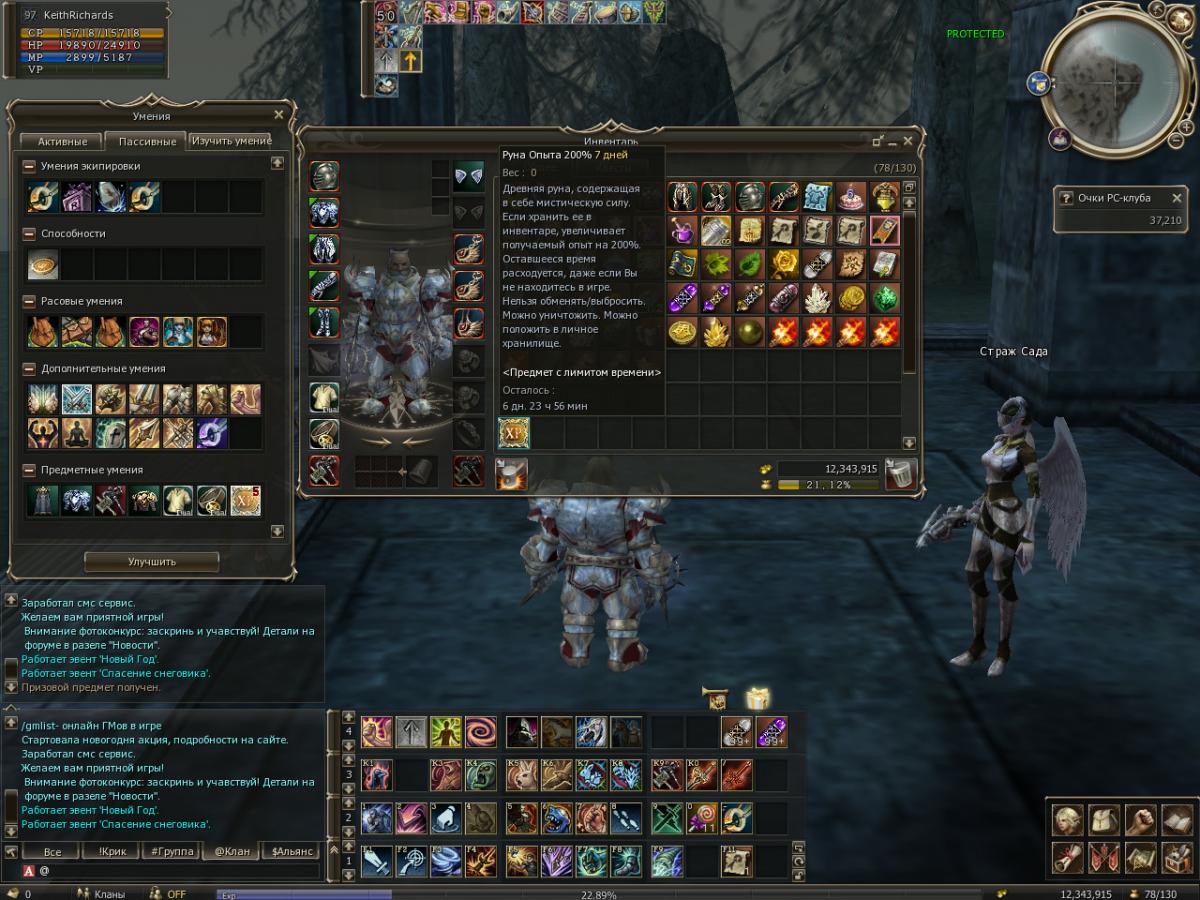Click the inventory trash can button

coord(901,473)
